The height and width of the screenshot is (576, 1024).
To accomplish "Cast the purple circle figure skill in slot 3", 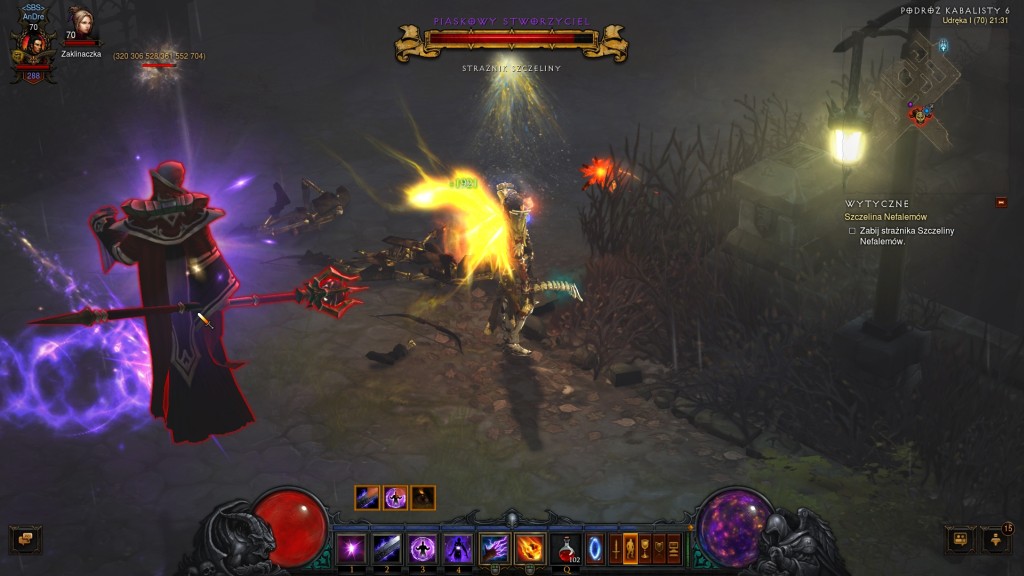I will [x=422, y=548].
